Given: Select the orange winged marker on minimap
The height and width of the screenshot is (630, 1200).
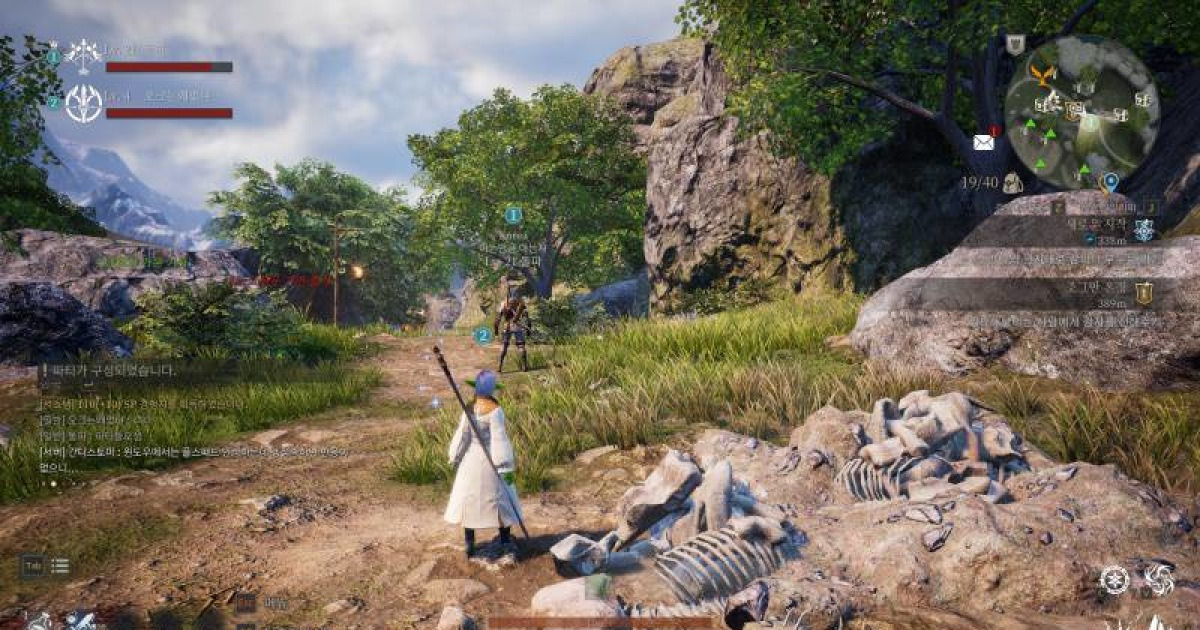Looking at the screenshot, I should (1044, 75).
